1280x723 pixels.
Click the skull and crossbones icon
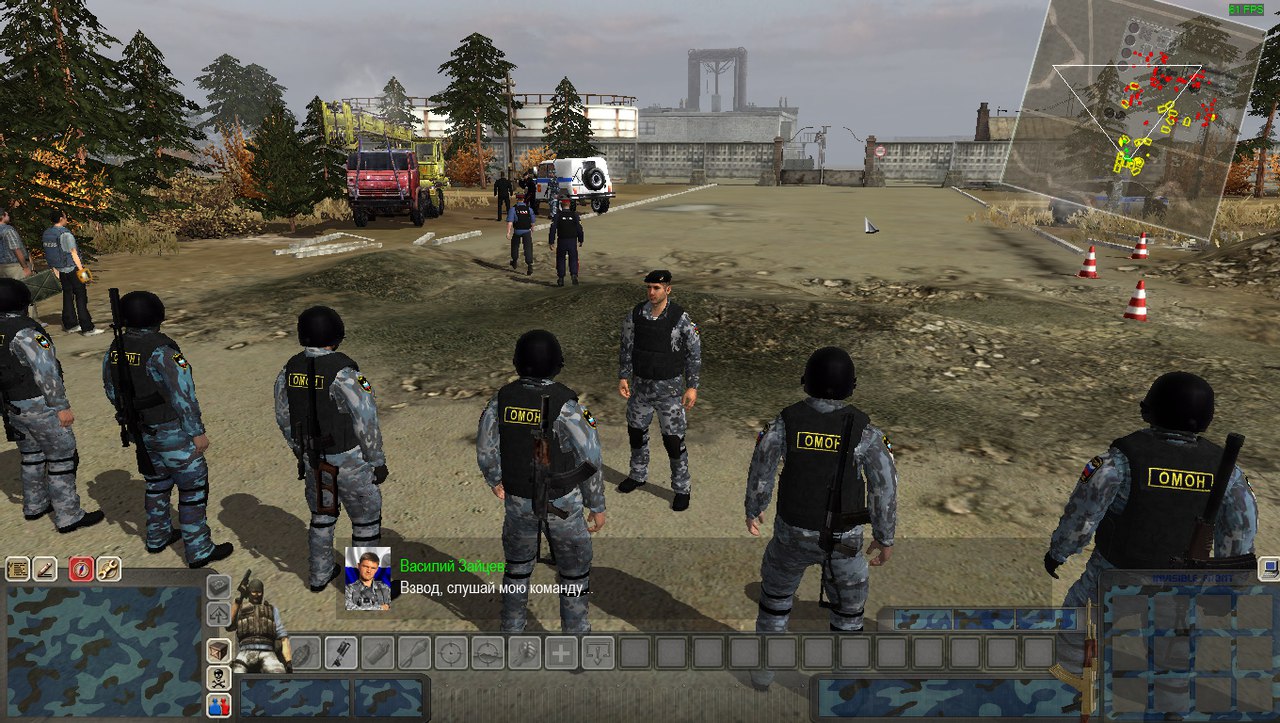218,678
